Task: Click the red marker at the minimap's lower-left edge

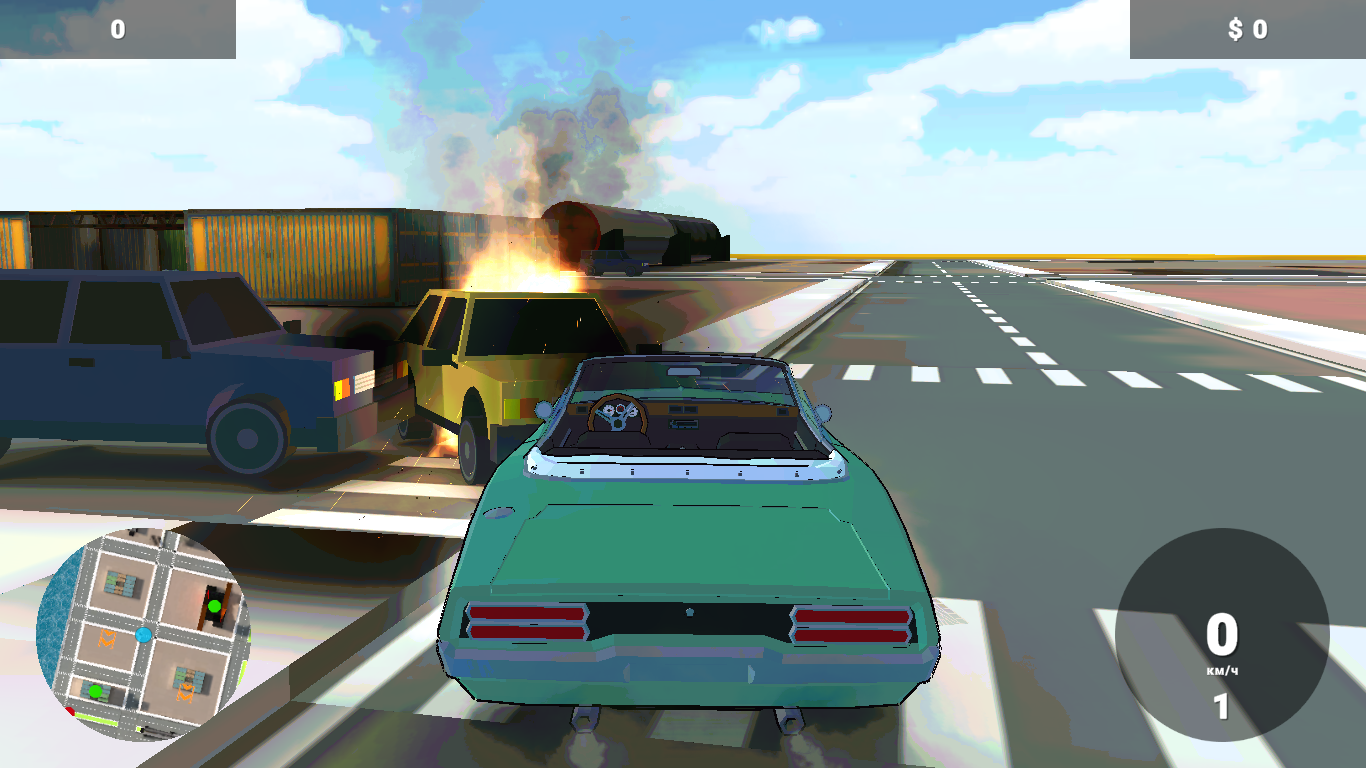Action: click(x=70, y=709)
